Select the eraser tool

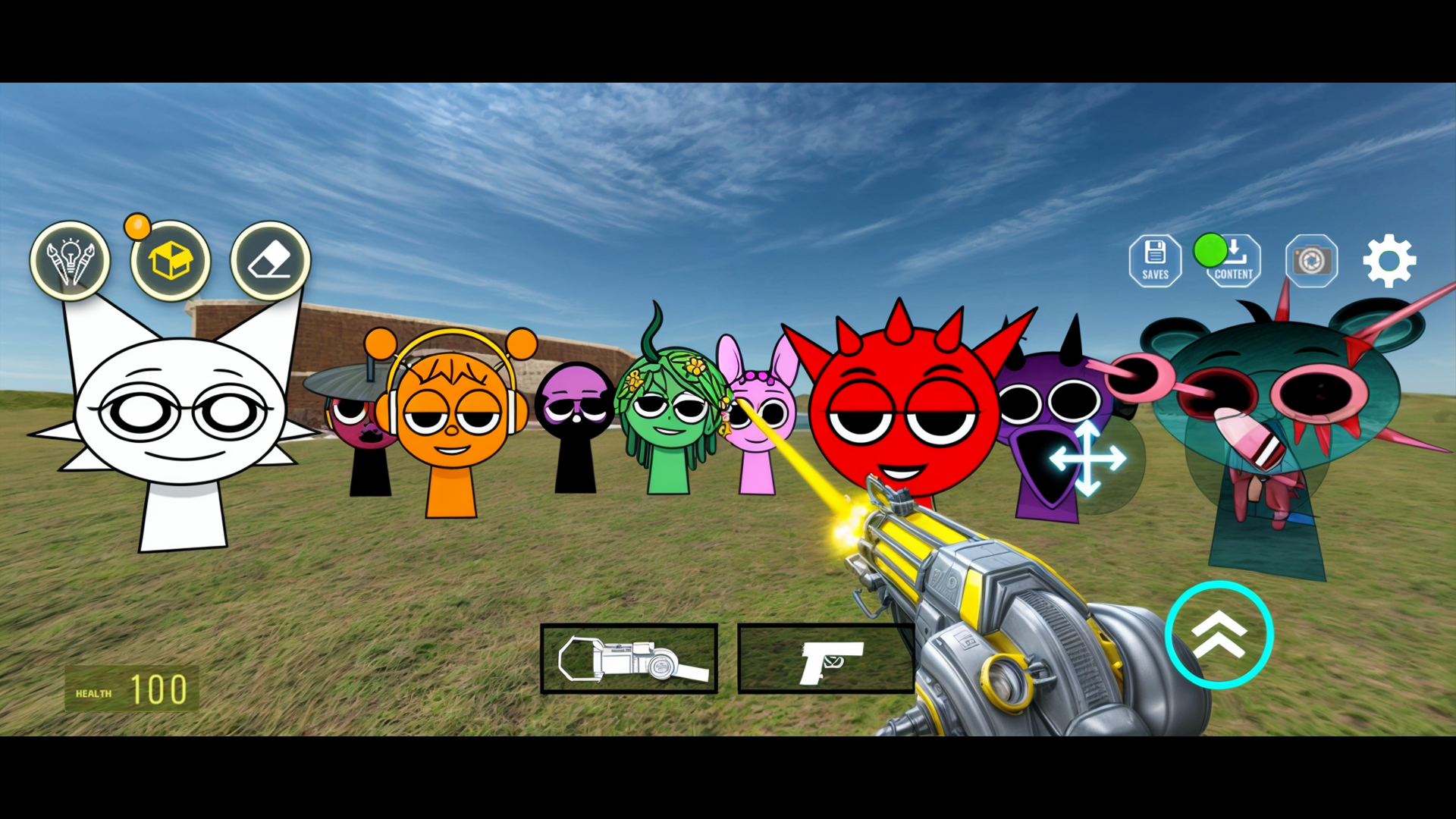(270, 261)
